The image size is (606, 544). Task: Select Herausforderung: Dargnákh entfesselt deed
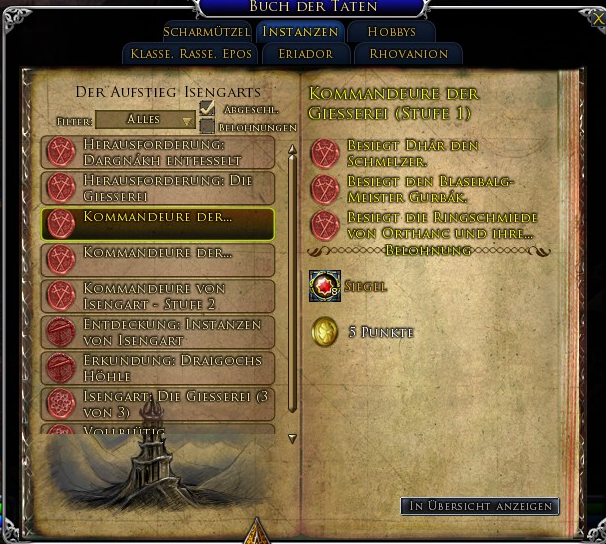[158, 152]
